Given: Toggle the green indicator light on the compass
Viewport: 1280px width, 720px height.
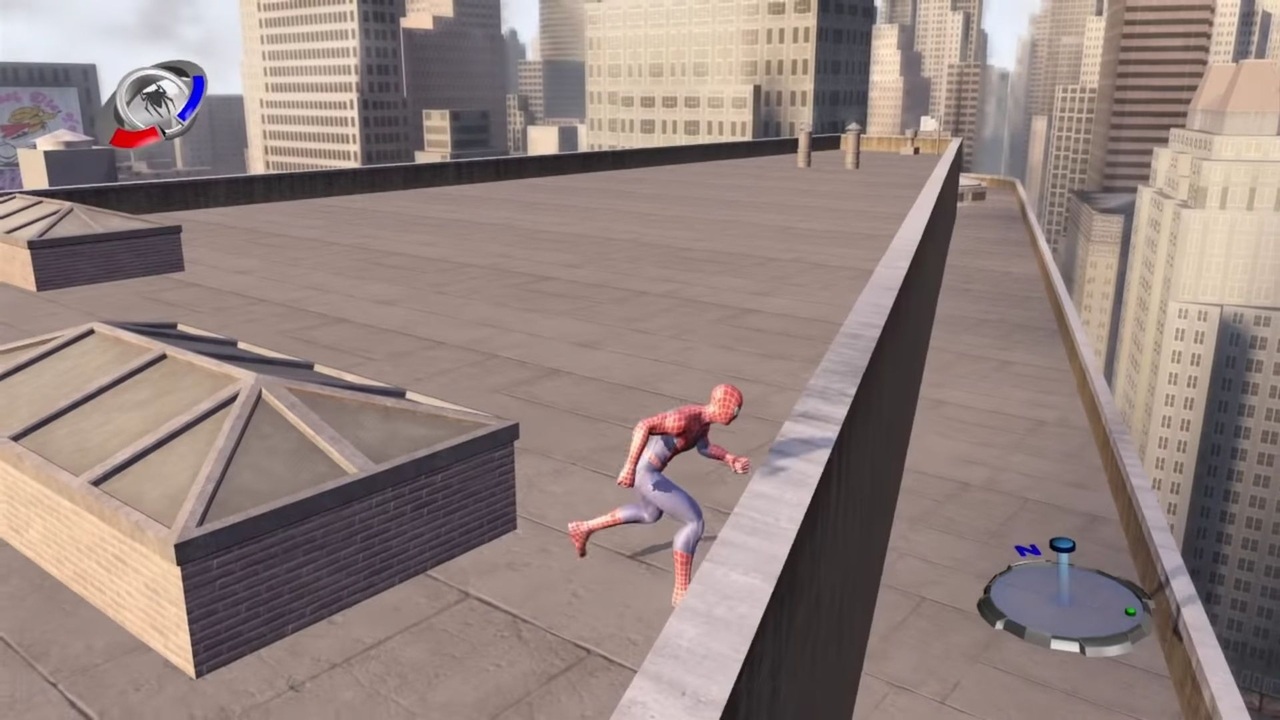Looking at the screenshot, I should point(1130,612).
